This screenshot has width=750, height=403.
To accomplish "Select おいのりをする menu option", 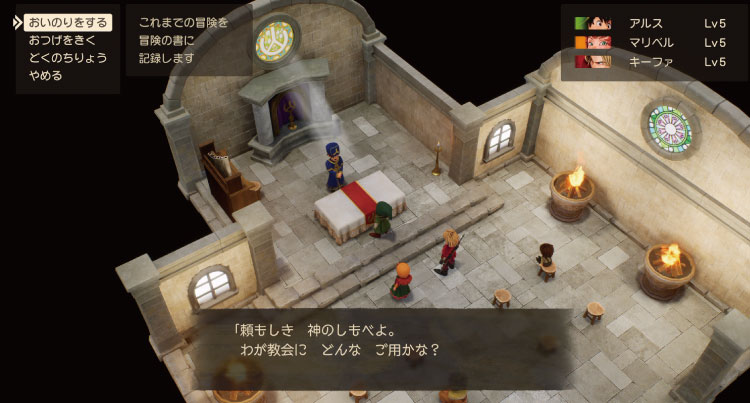I will point(68,22).
